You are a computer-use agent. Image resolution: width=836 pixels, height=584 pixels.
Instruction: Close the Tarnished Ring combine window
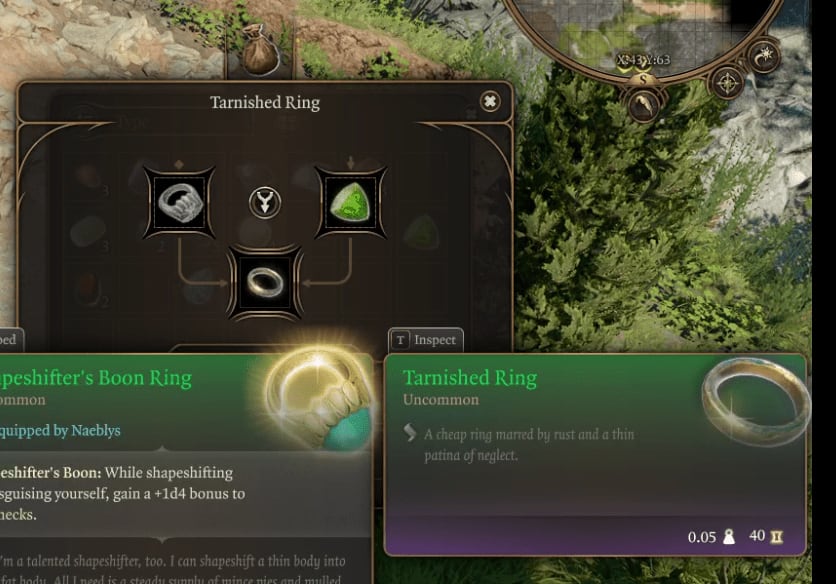pos(489,101)
